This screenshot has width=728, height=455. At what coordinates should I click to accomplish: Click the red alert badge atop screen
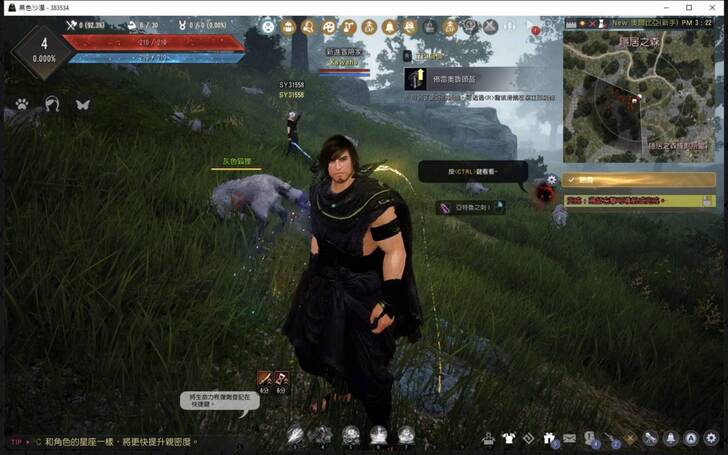coord(535,31)
